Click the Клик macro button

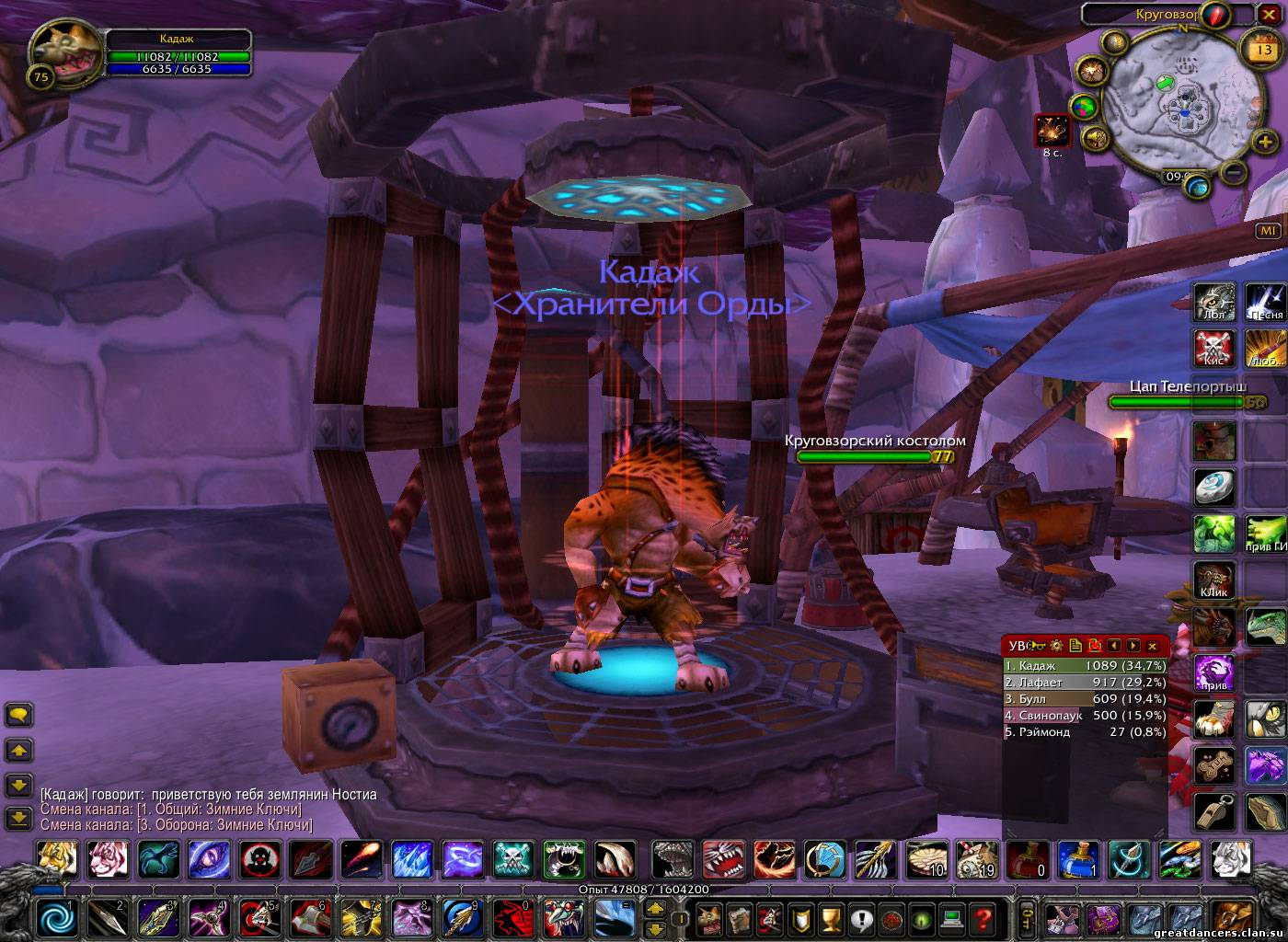click(x=1213, y=580)
